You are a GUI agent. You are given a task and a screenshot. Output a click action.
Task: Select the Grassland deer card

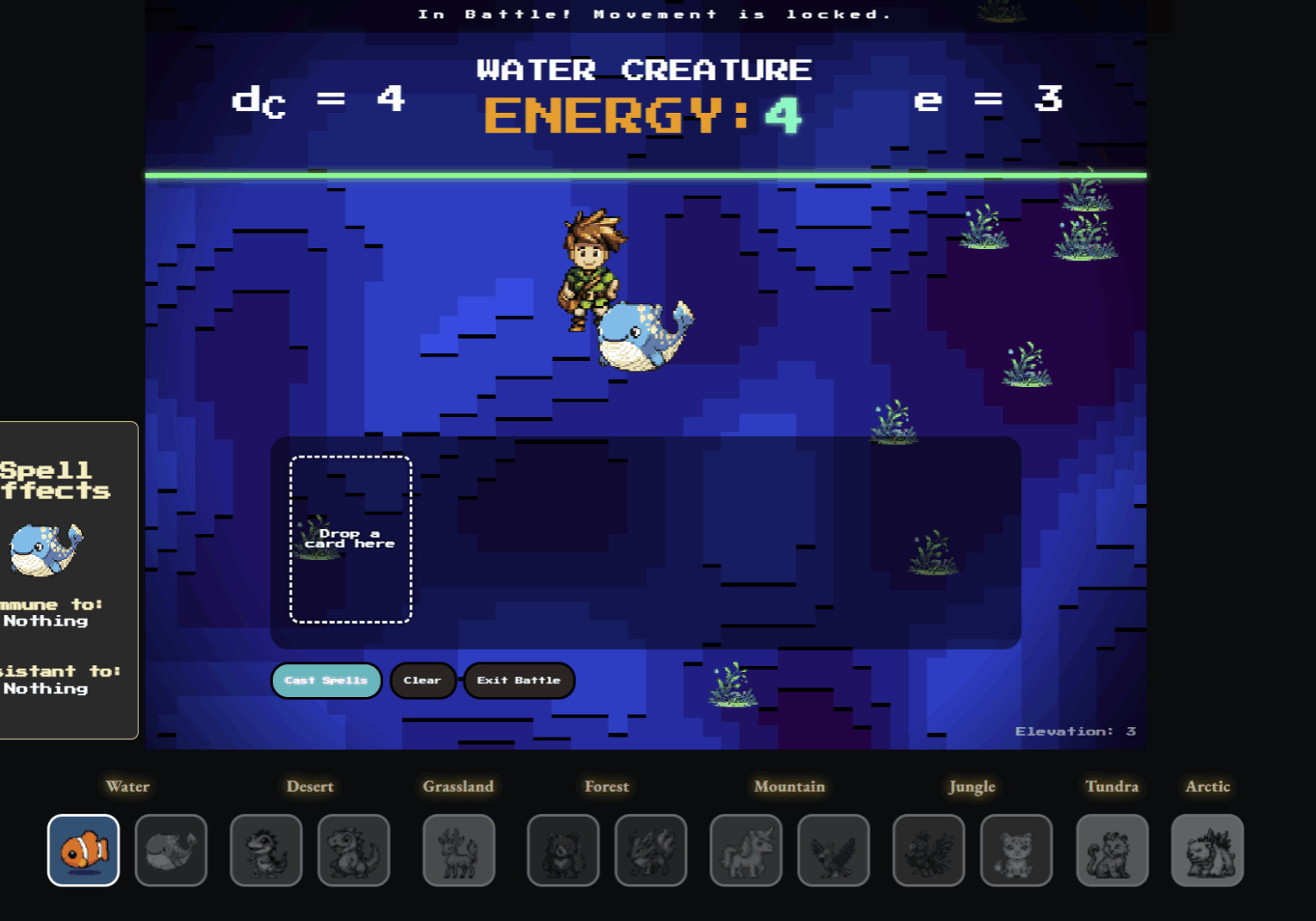458,851
